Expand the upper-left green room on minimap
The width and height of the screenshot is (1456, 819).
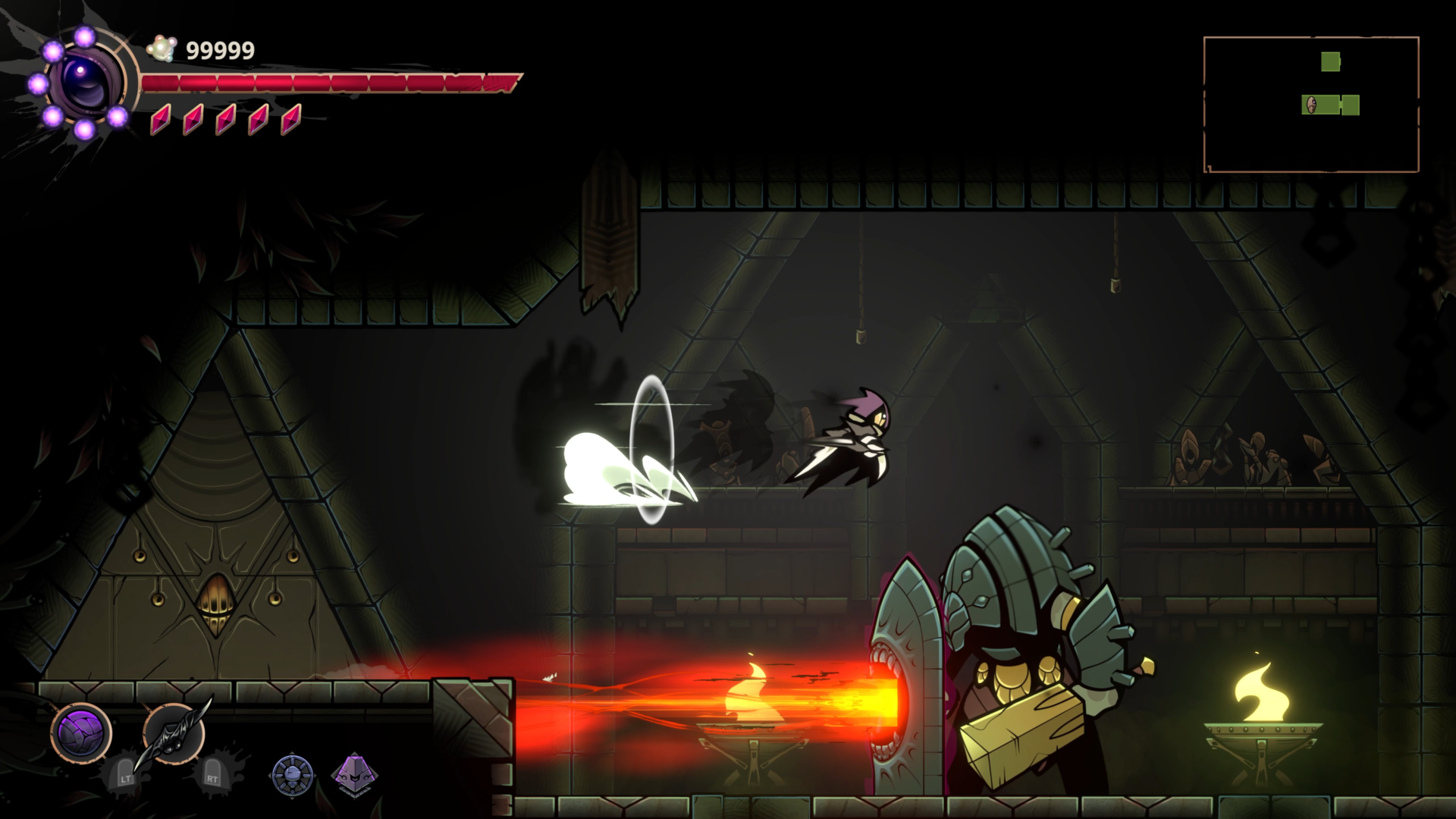[x=1331, y=61]
